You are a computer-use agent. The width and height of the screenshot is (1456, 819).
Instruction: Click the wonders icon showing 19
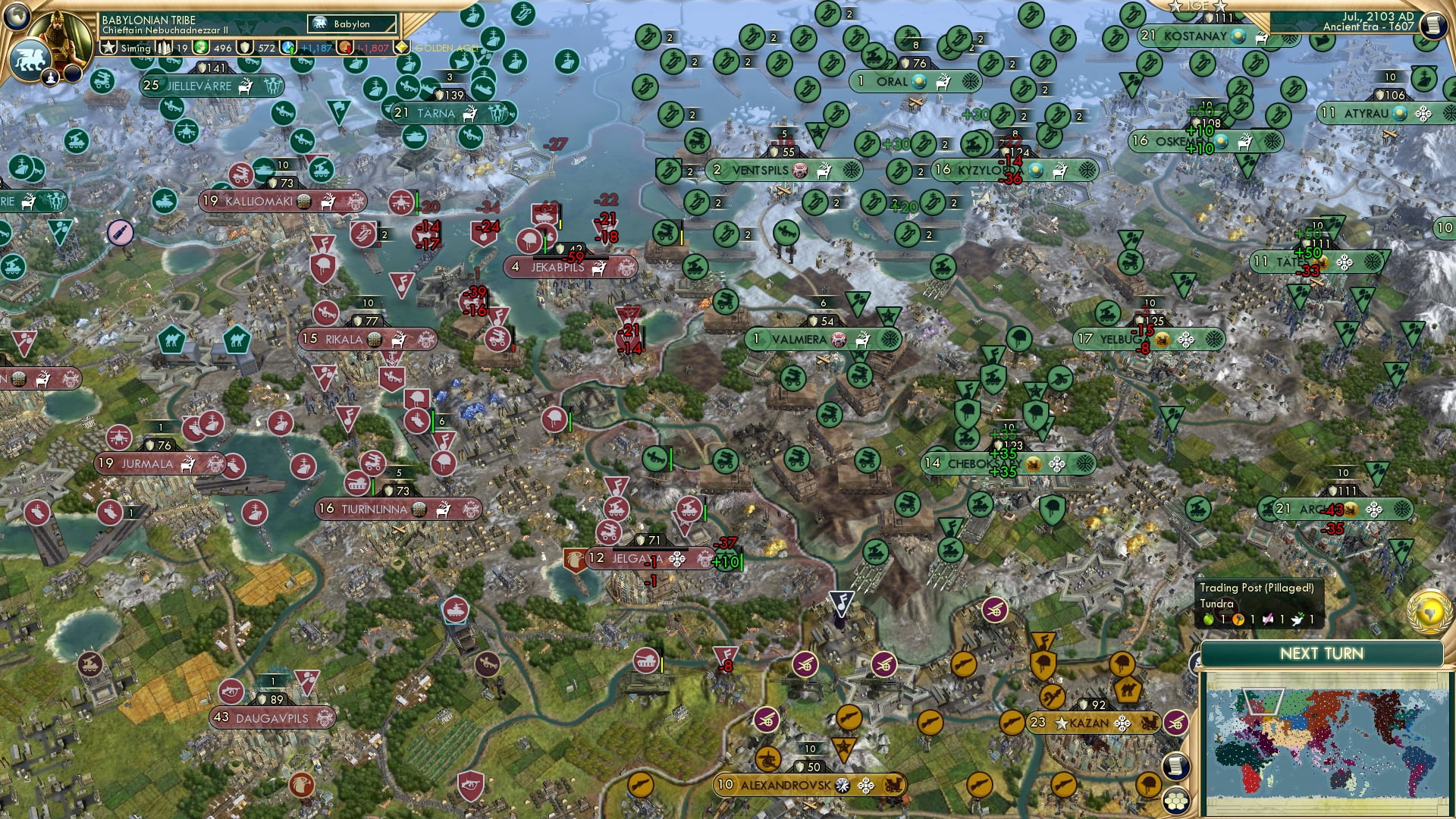165,47
